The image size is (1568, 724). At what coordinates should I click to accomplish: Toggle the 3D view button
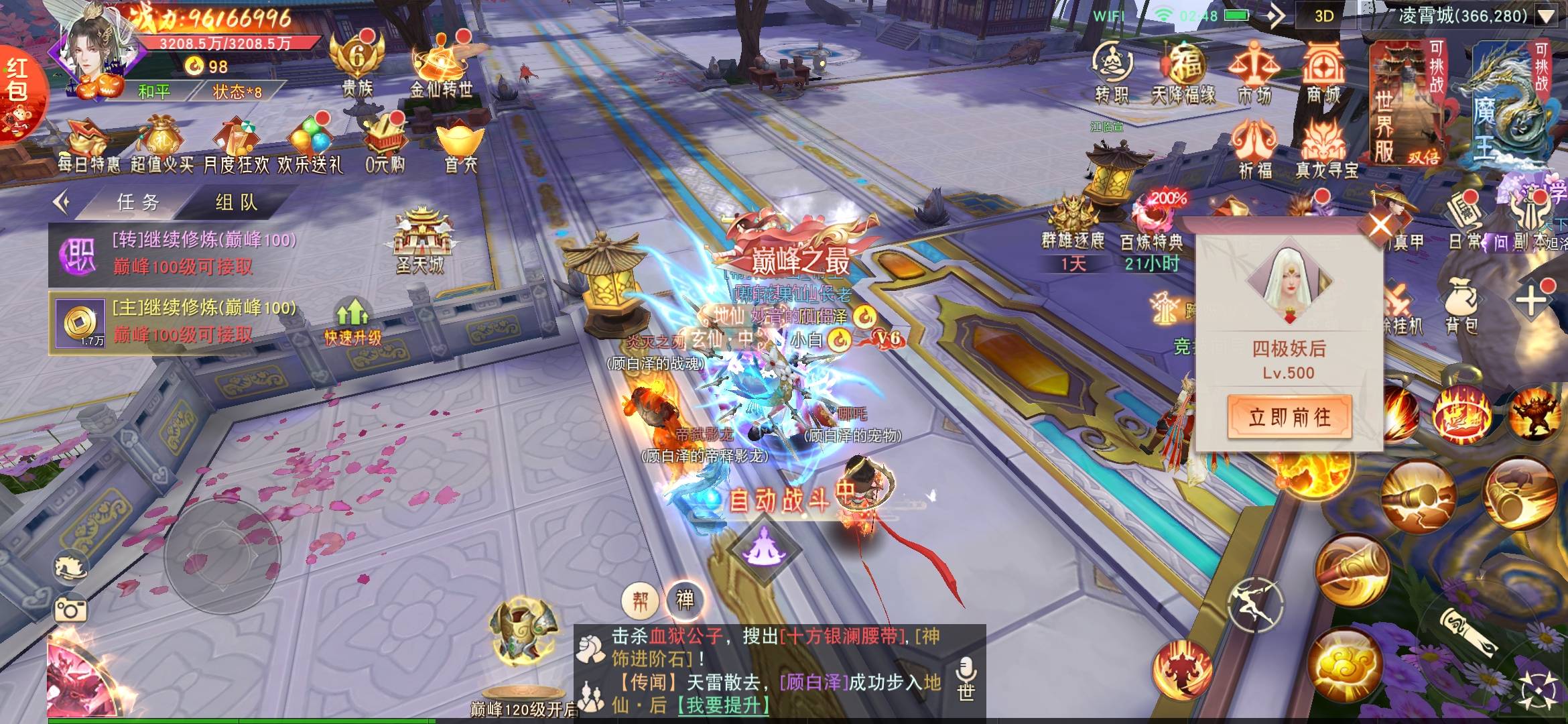point(1323,16)
